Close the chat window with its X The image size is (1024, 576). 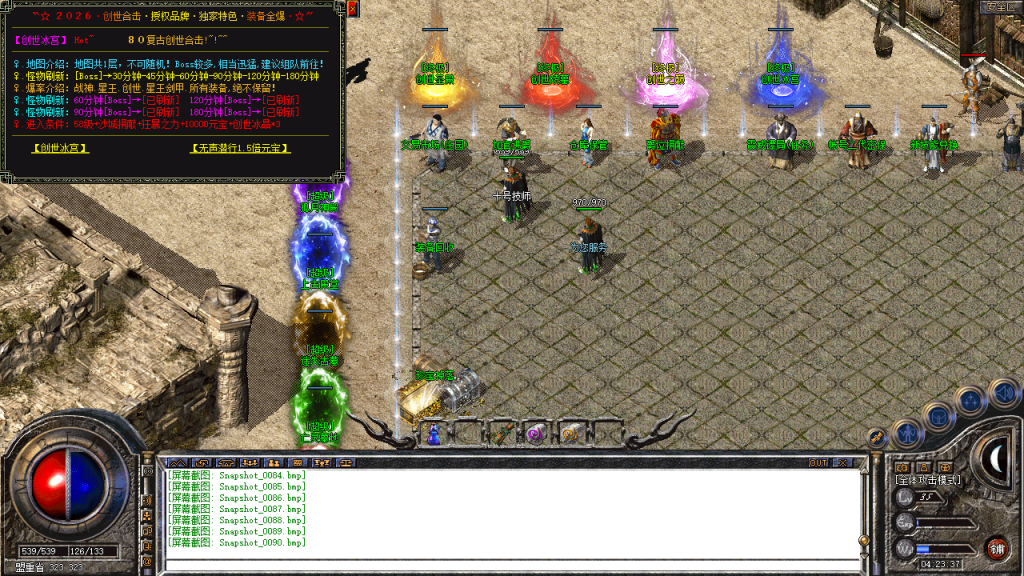[x=843, y=463]
